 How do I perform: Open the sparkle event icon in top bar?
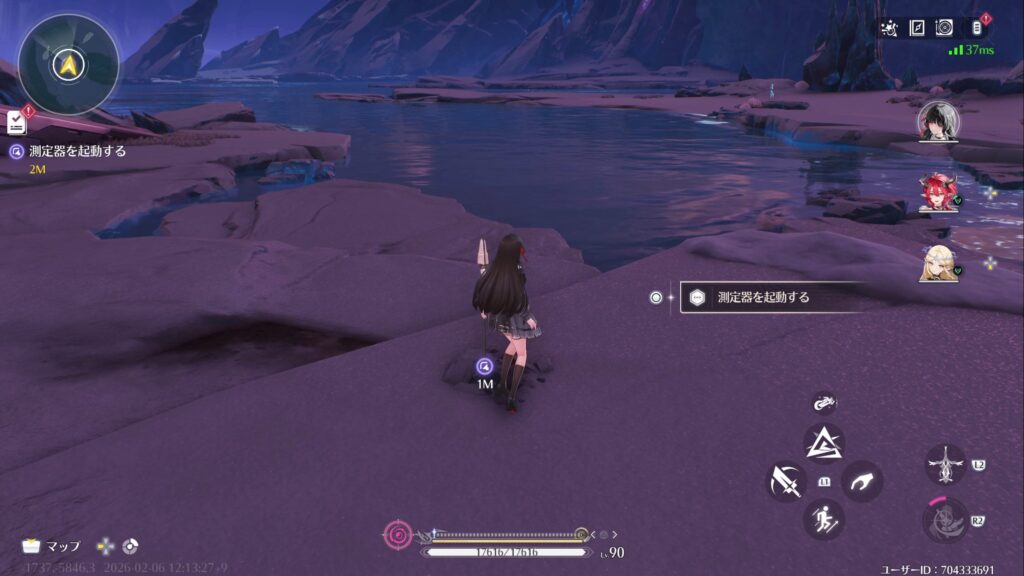point(890,28)
